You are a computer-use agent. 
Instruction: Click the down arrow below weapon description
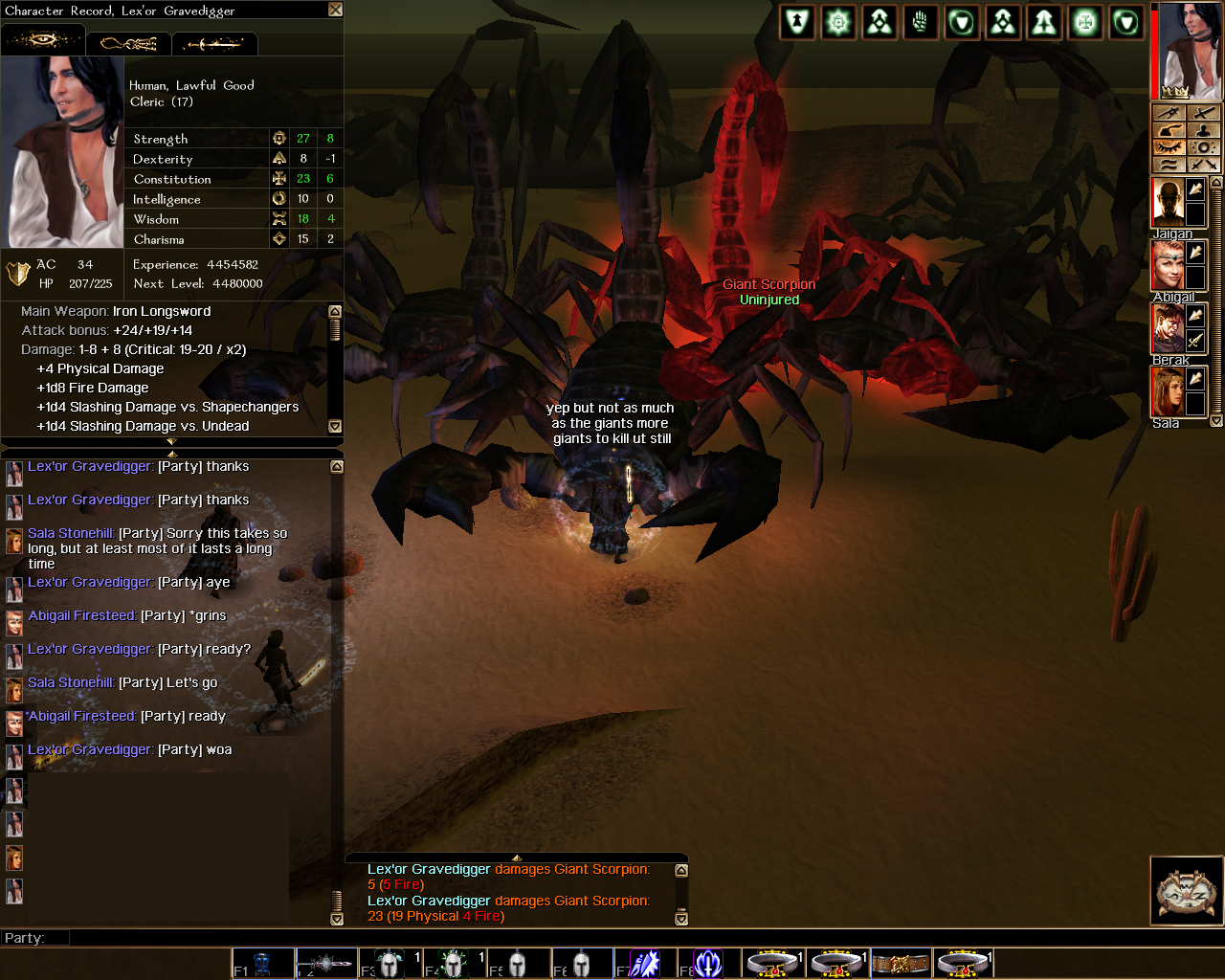336,426
